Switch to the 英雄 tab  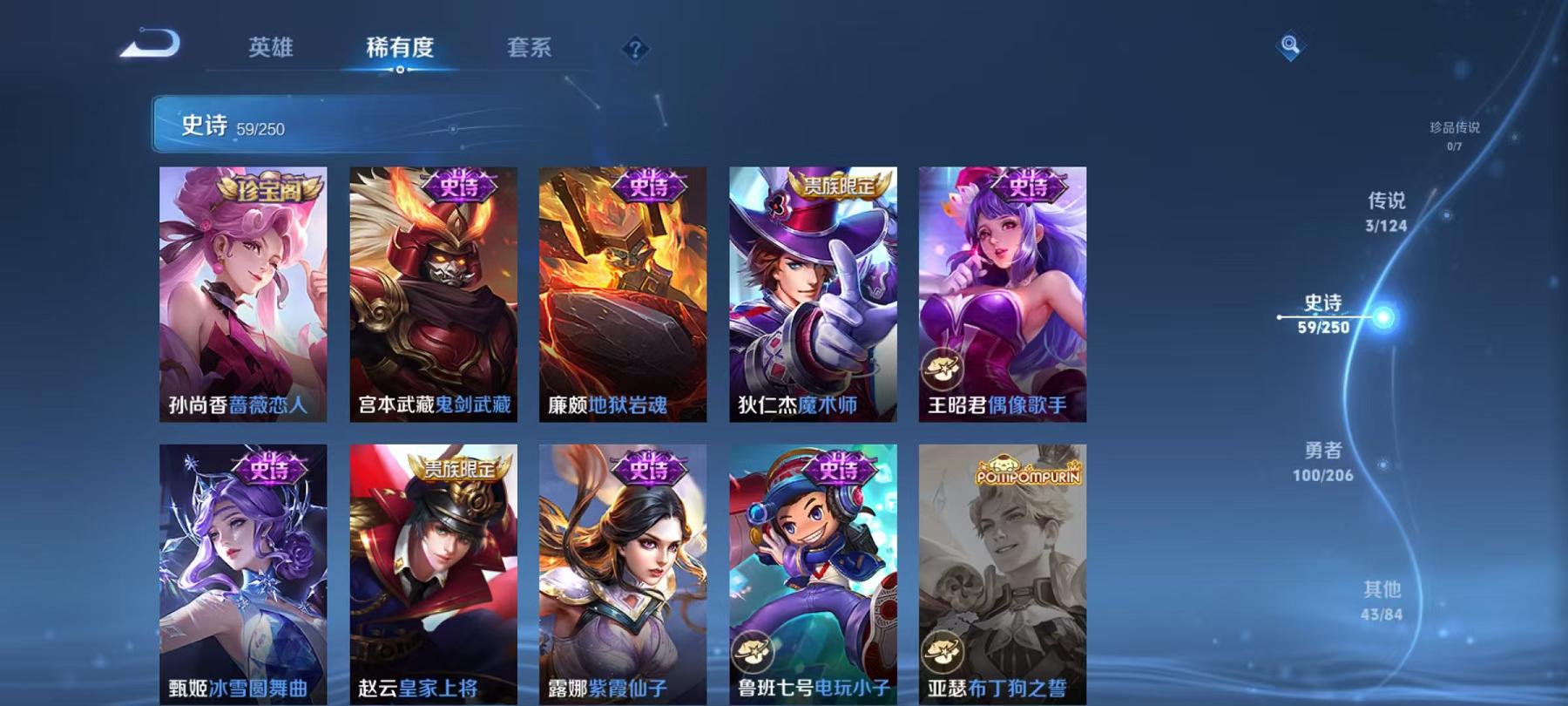(x=270, y=49)
